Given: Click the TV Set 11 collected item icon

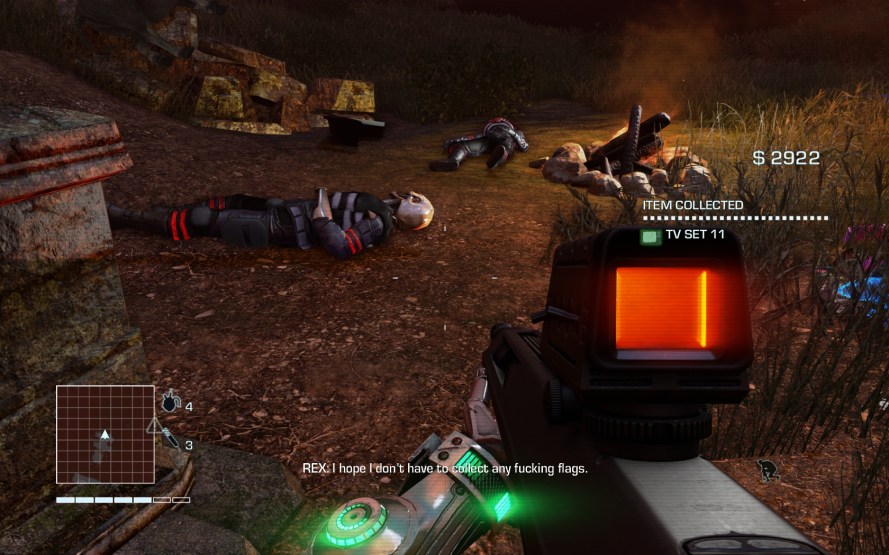Looking at the screenshot, I should pyautogui.click(x=651, y=236).
